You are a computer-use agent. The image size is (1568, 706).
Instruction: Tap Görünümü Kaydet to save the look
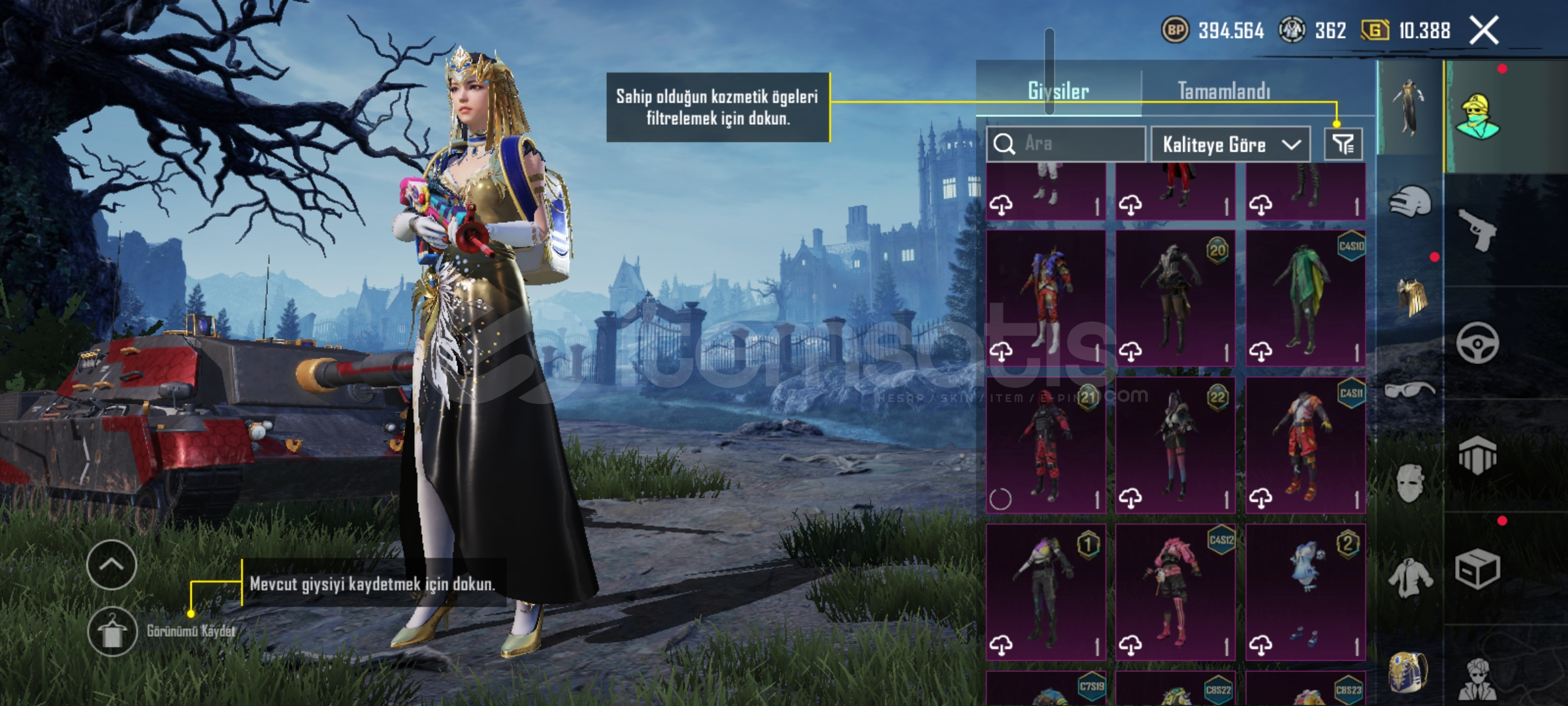[x=112, y=631]
